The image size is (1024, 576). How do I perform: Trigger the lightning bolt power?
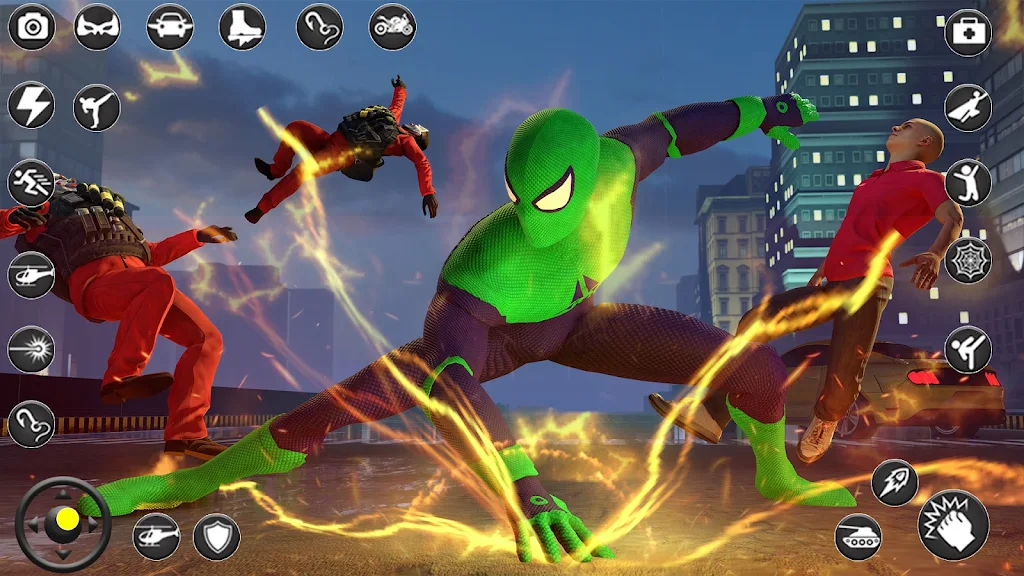(x=31, y=105)
